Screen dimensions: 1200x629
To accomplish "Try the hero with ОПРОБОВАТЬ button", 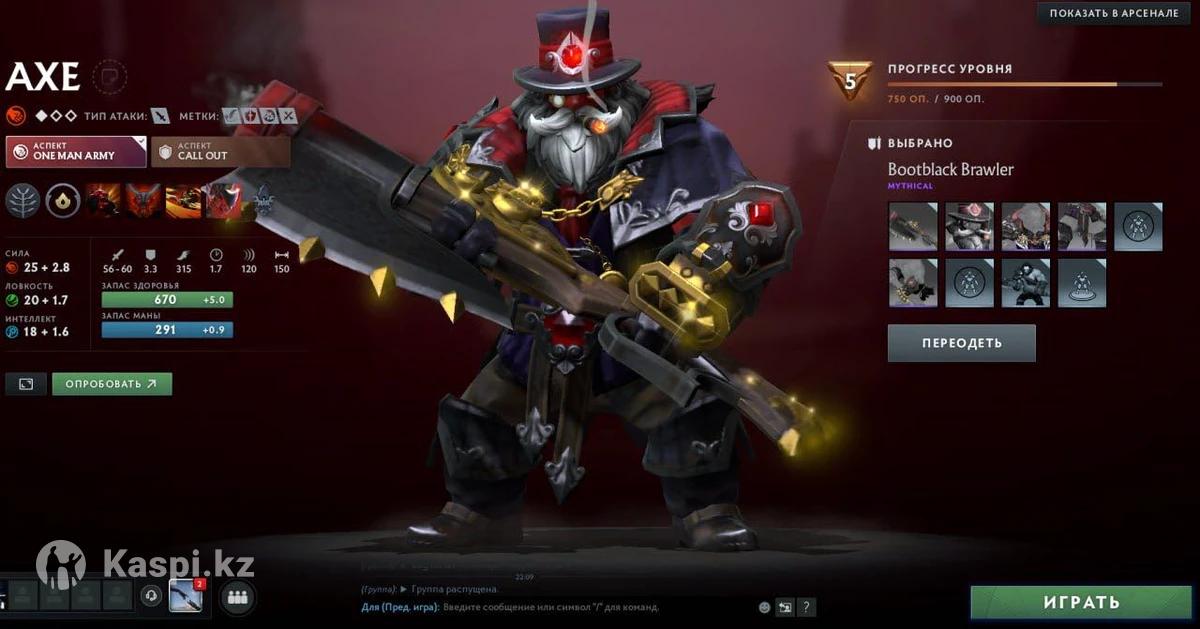I will [111, 384].
